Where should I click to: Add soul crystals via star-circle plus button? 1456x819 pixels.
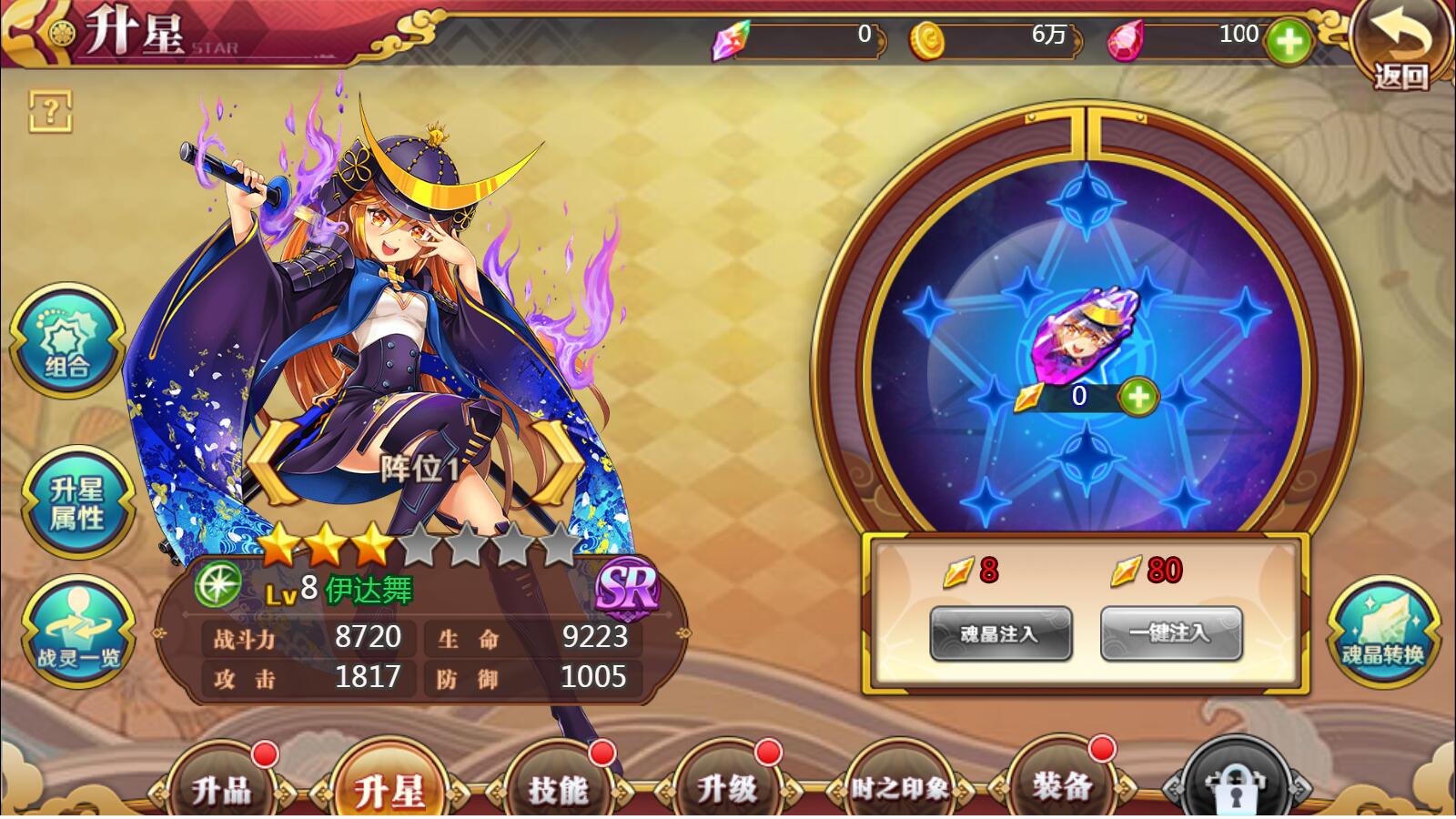click(x=1137, y=397)
